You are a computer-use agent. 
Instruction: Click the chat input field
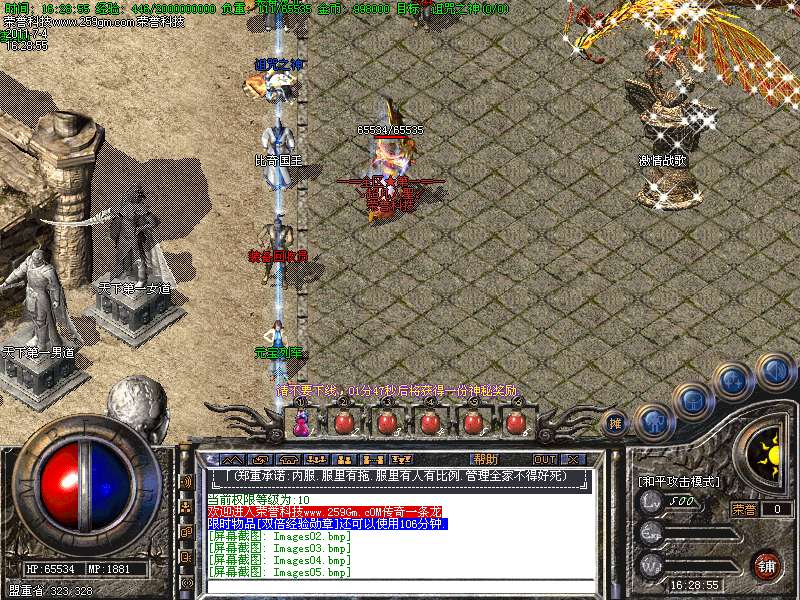[400, 586]
